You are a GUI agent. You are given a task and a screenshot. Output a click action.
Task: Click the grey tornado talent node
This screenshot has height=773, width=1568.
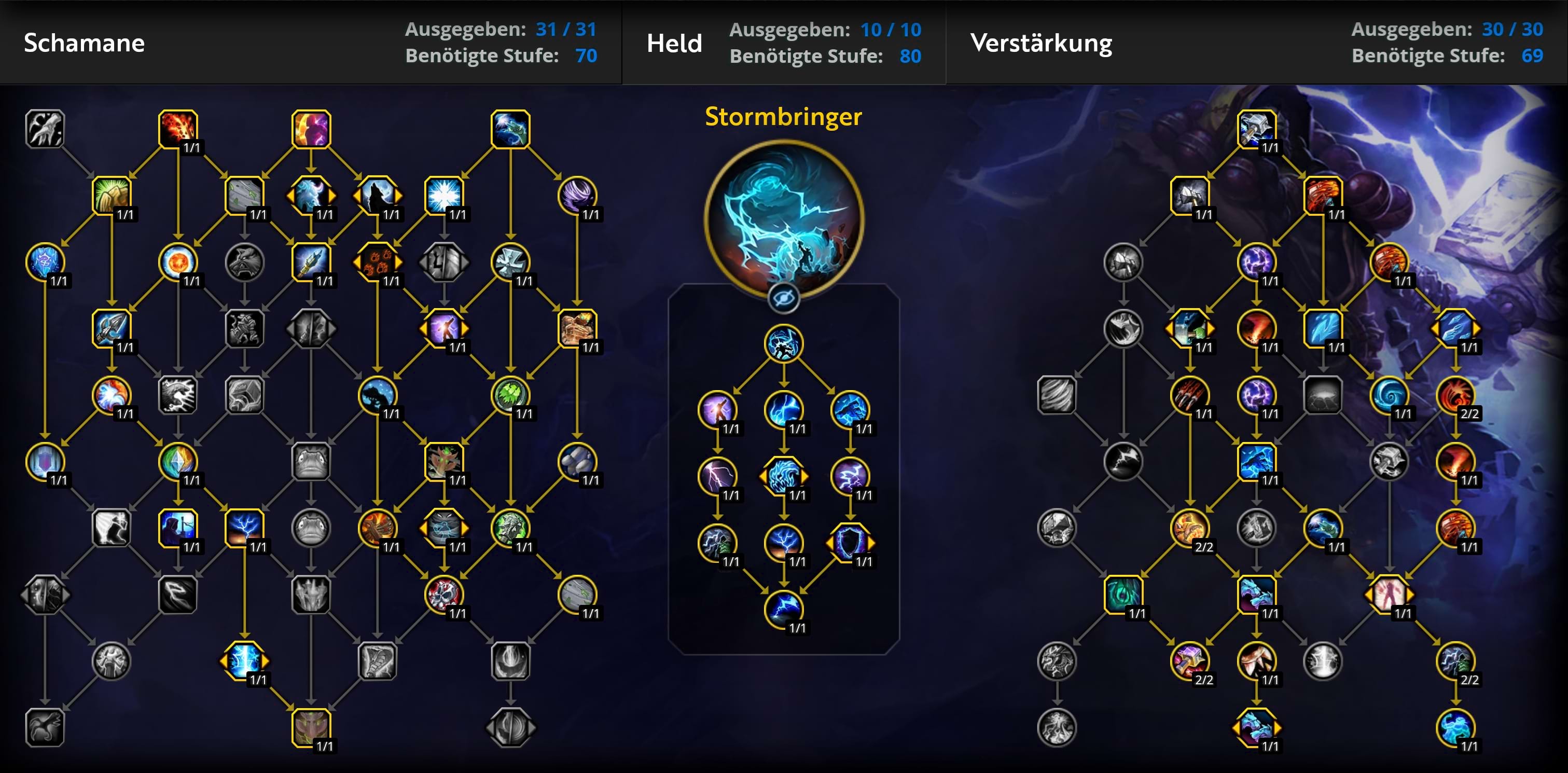pos(1056,394)
